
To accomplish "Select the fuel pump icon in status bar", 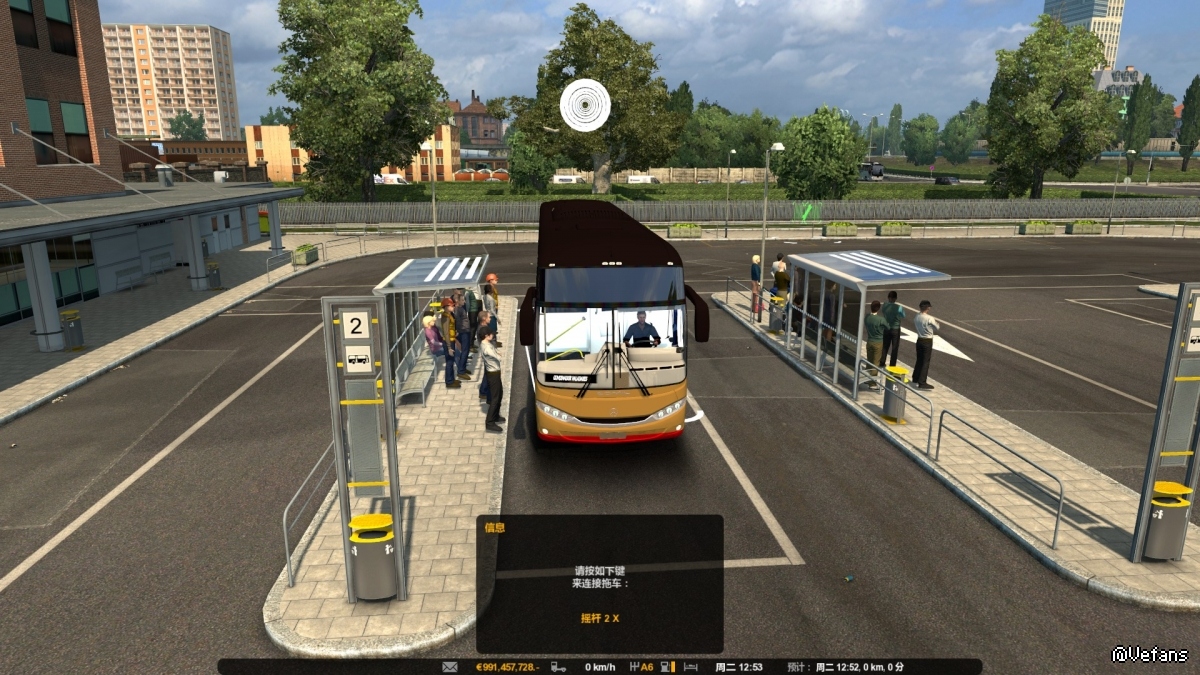I will (x=665, y=667).
